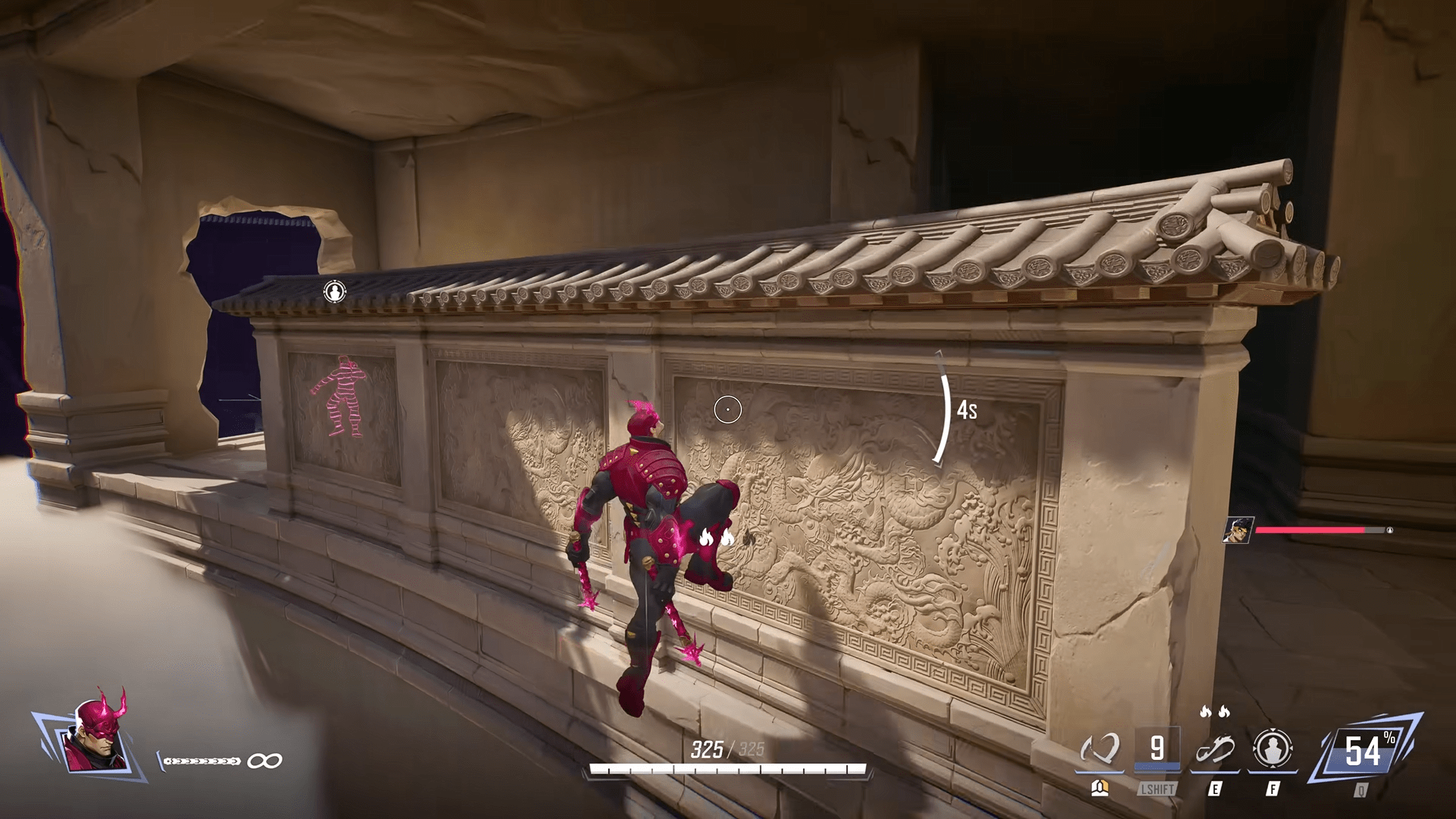The width and height of the screenshot is (1456, 819).
Task: Click the E keybind label
Action: click(x=1216, y=788)
